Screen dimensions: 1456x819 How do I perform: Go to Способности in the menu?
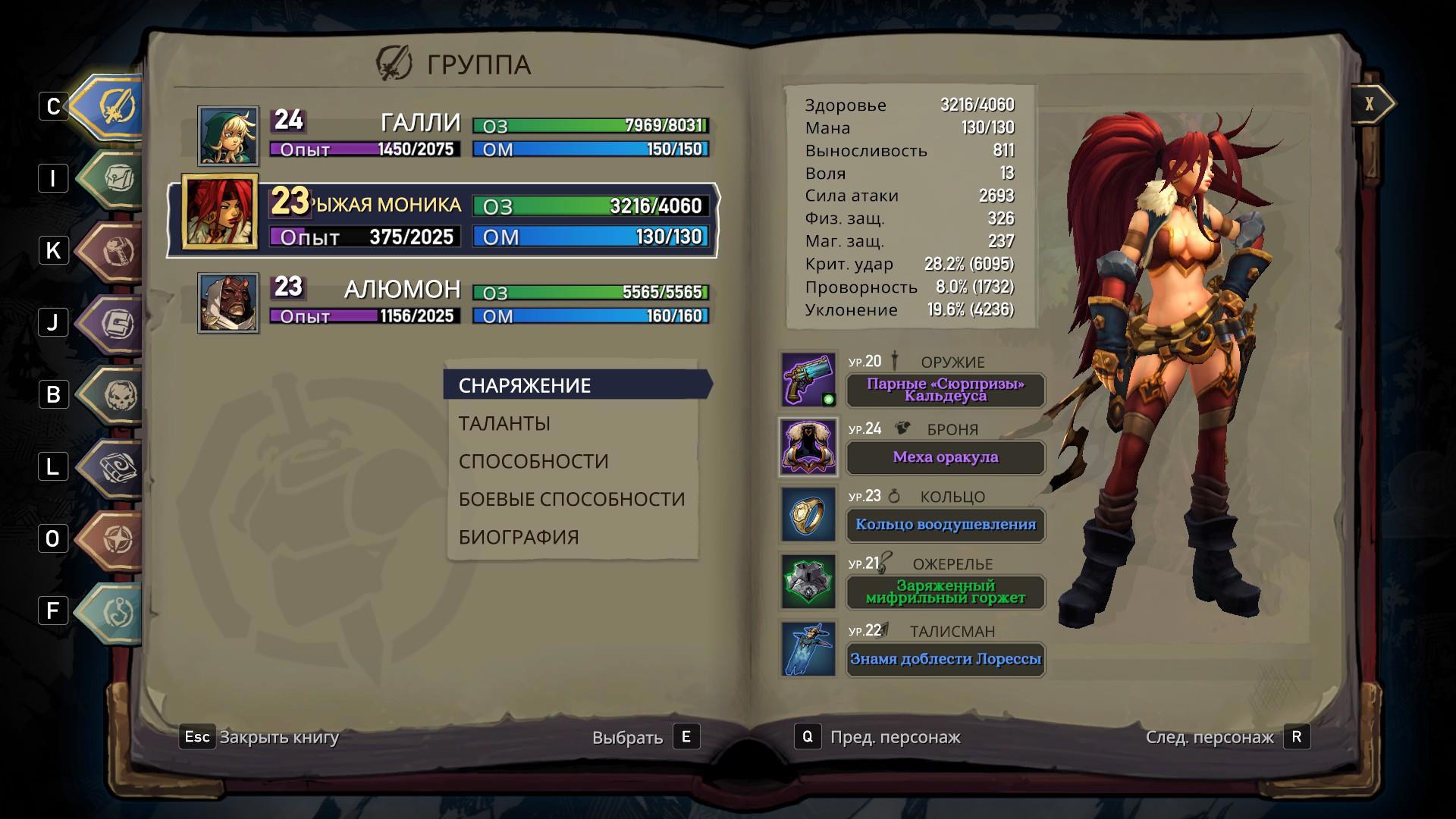click(x=533, y=461)
